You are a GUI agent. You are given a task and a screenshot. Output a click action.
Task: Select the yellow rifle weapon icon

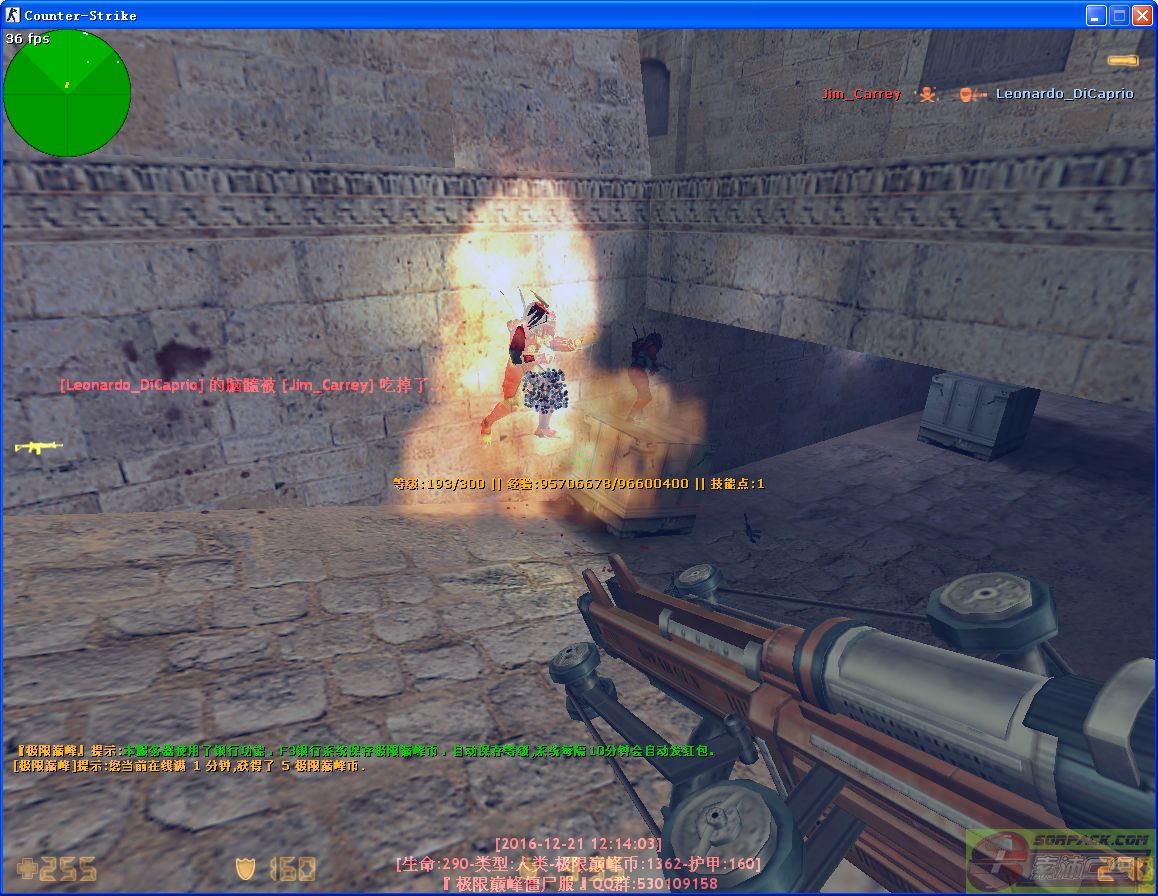(39, 447)
